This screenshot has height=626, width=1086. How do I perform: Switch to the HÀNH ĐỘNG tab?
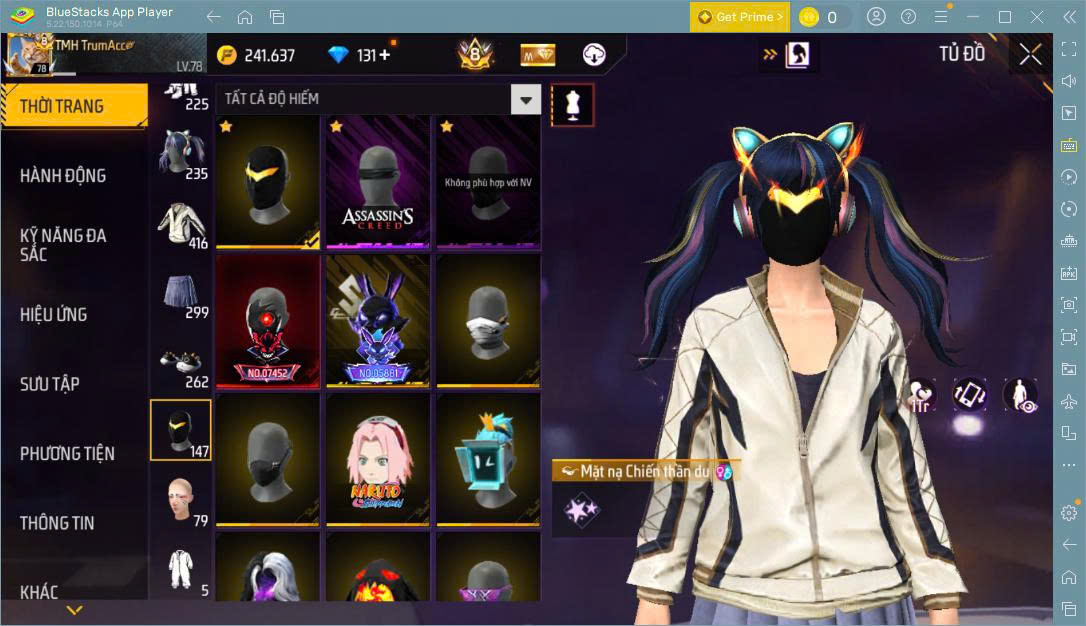63,176
